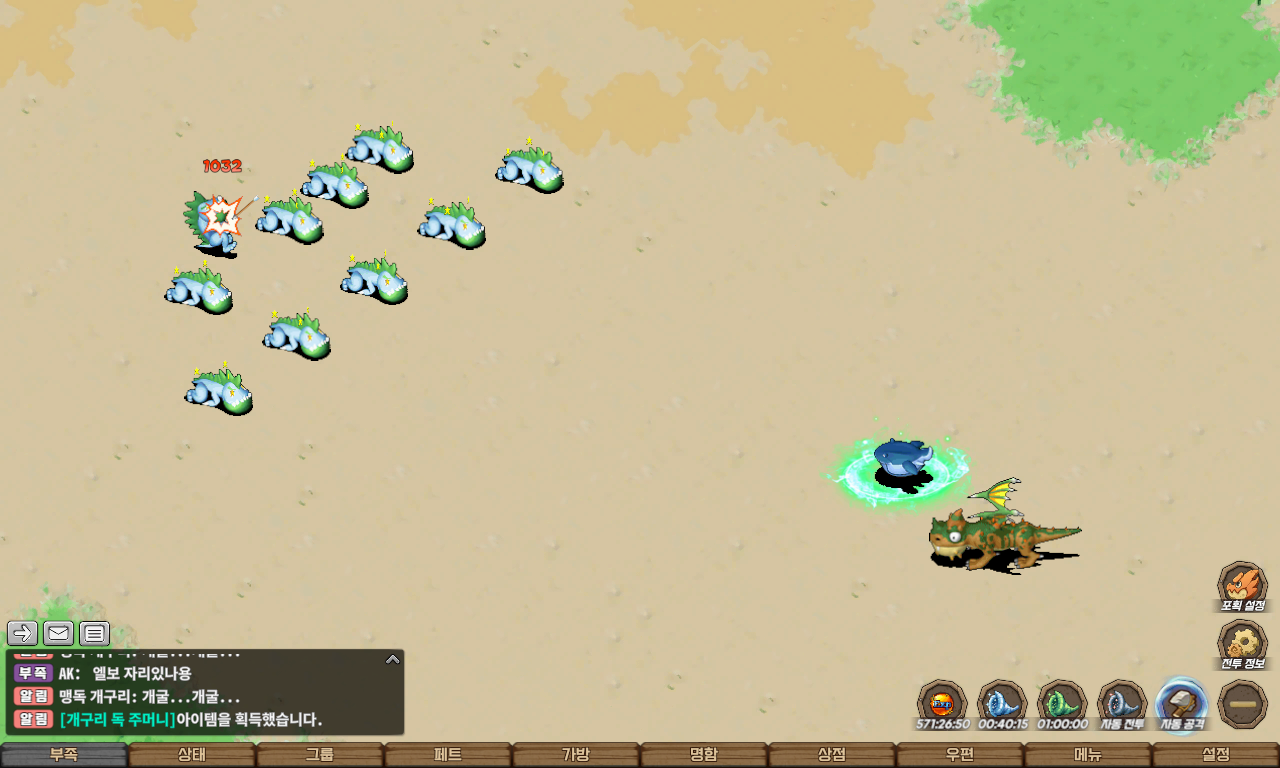Screen dimensions: 1280x768
Task: Open the 상태 (status) menu
Action: tap(192, 755)
